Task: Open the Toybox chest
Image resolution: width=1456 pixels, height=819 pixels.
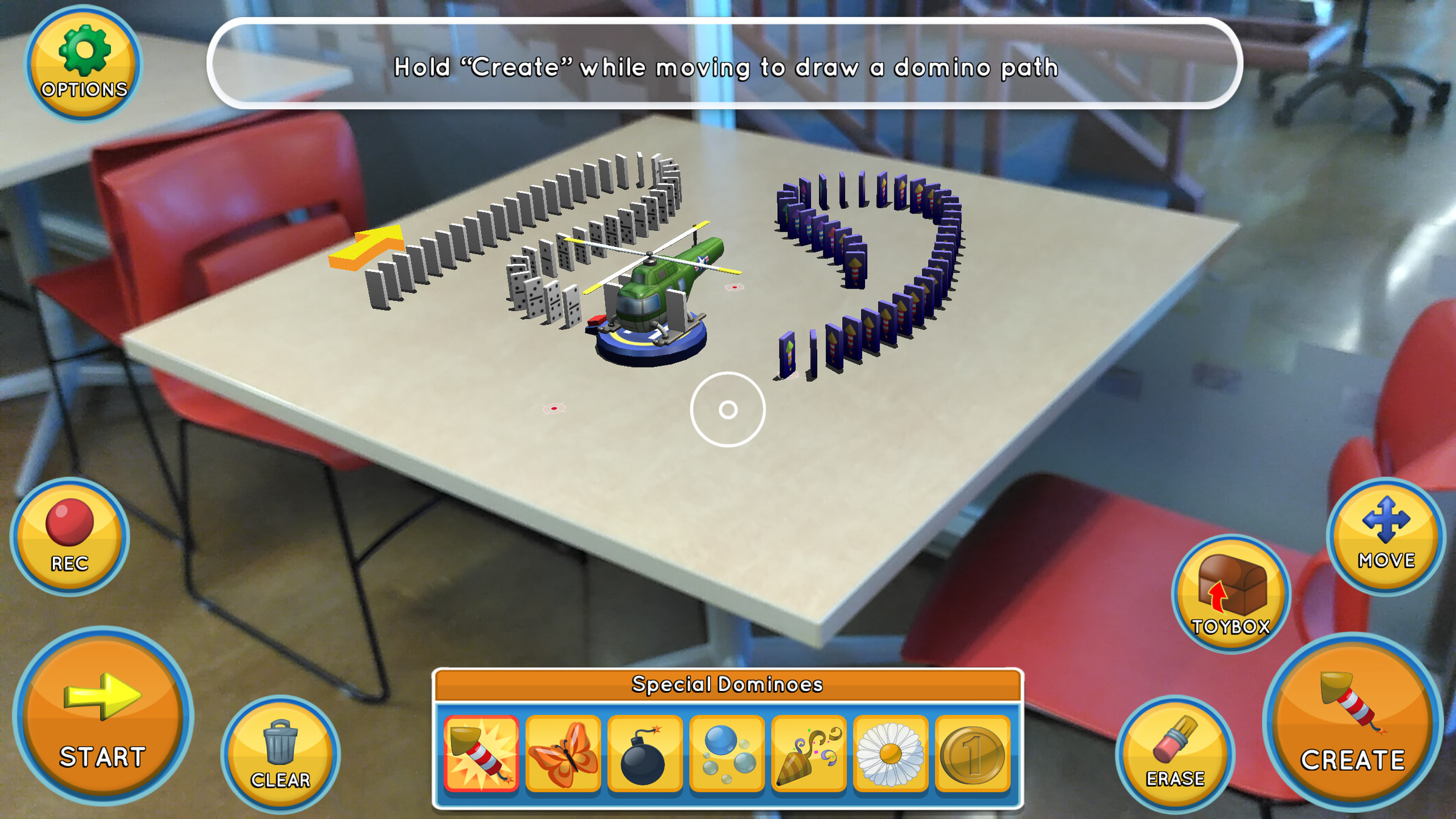Action: click(1231, 594)
